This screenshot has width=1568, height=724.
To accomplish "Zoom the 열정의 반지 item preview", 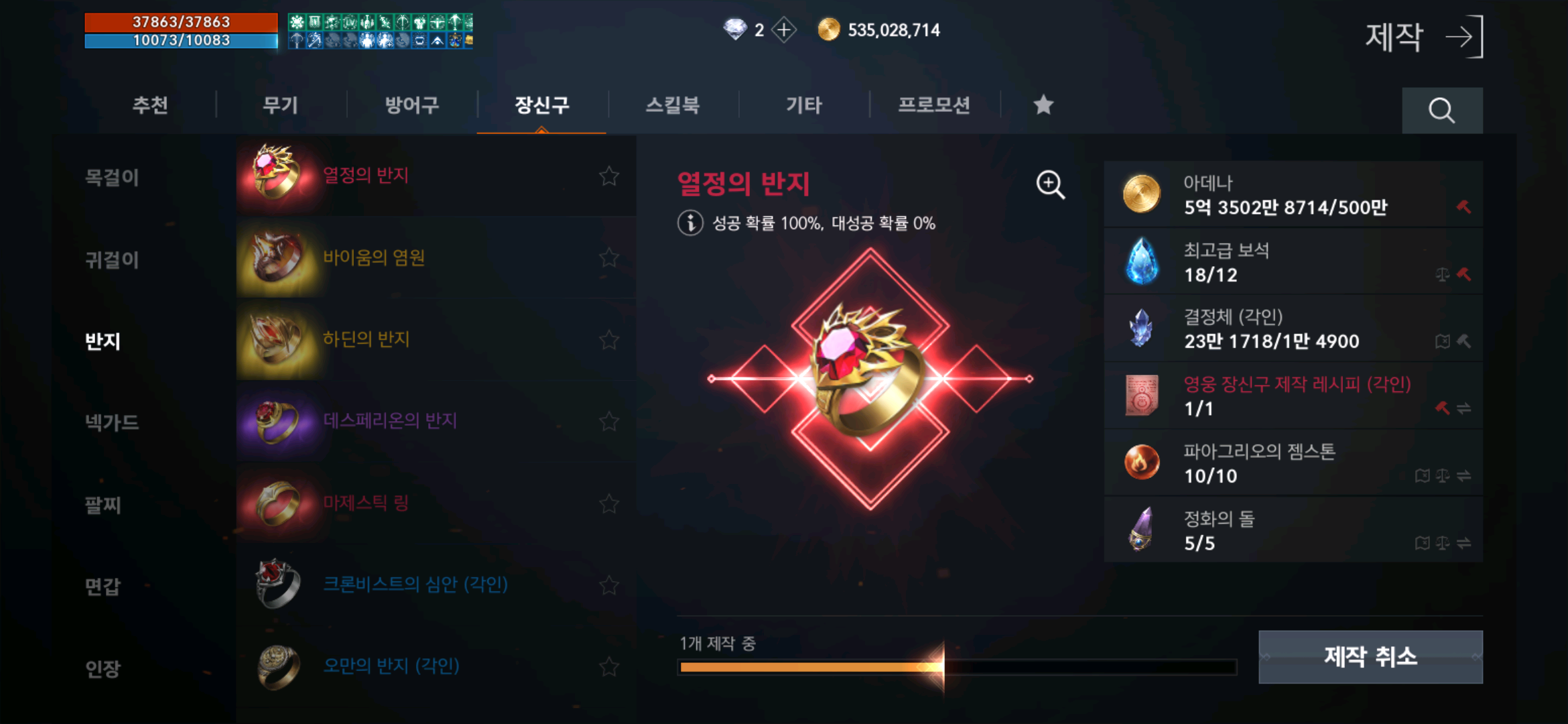I will (1049, 186).
